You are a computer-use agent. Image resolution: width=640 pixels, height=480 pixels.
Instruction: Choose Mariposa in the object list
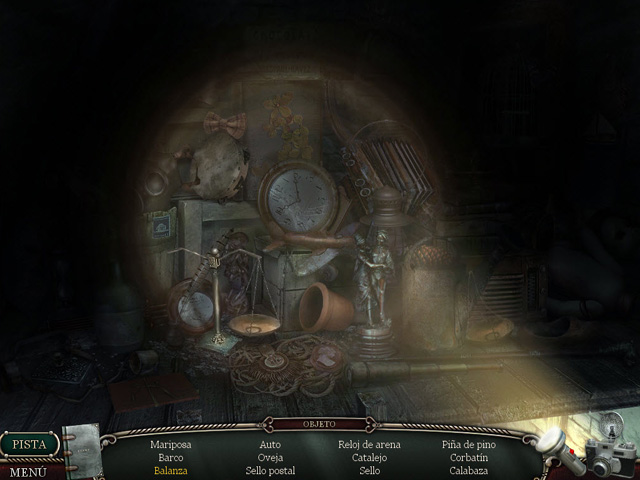(x=170, y=444)
